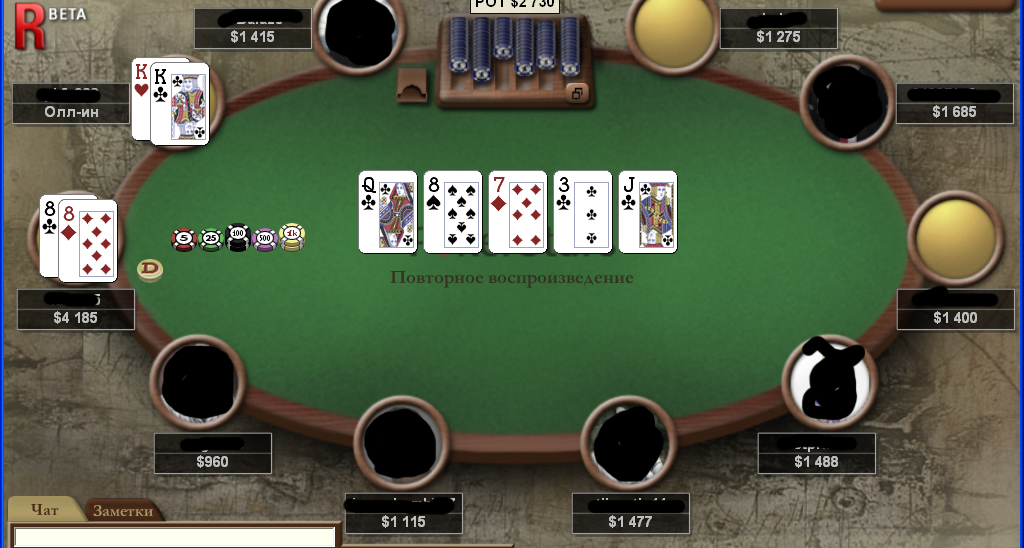
Task: Click the red R BETA logo
Action: (29, 22)
